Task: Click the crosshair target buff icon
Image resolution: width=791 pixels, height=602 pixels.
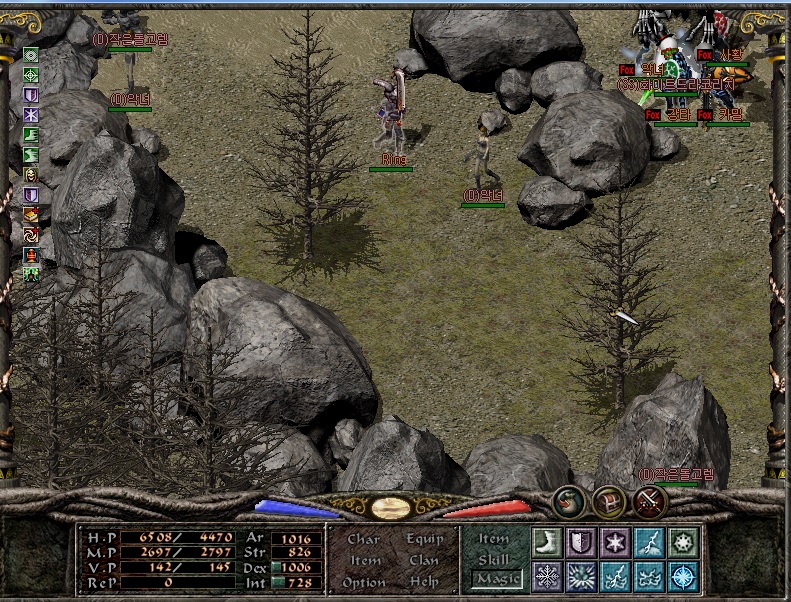Action: pos(32,75)
